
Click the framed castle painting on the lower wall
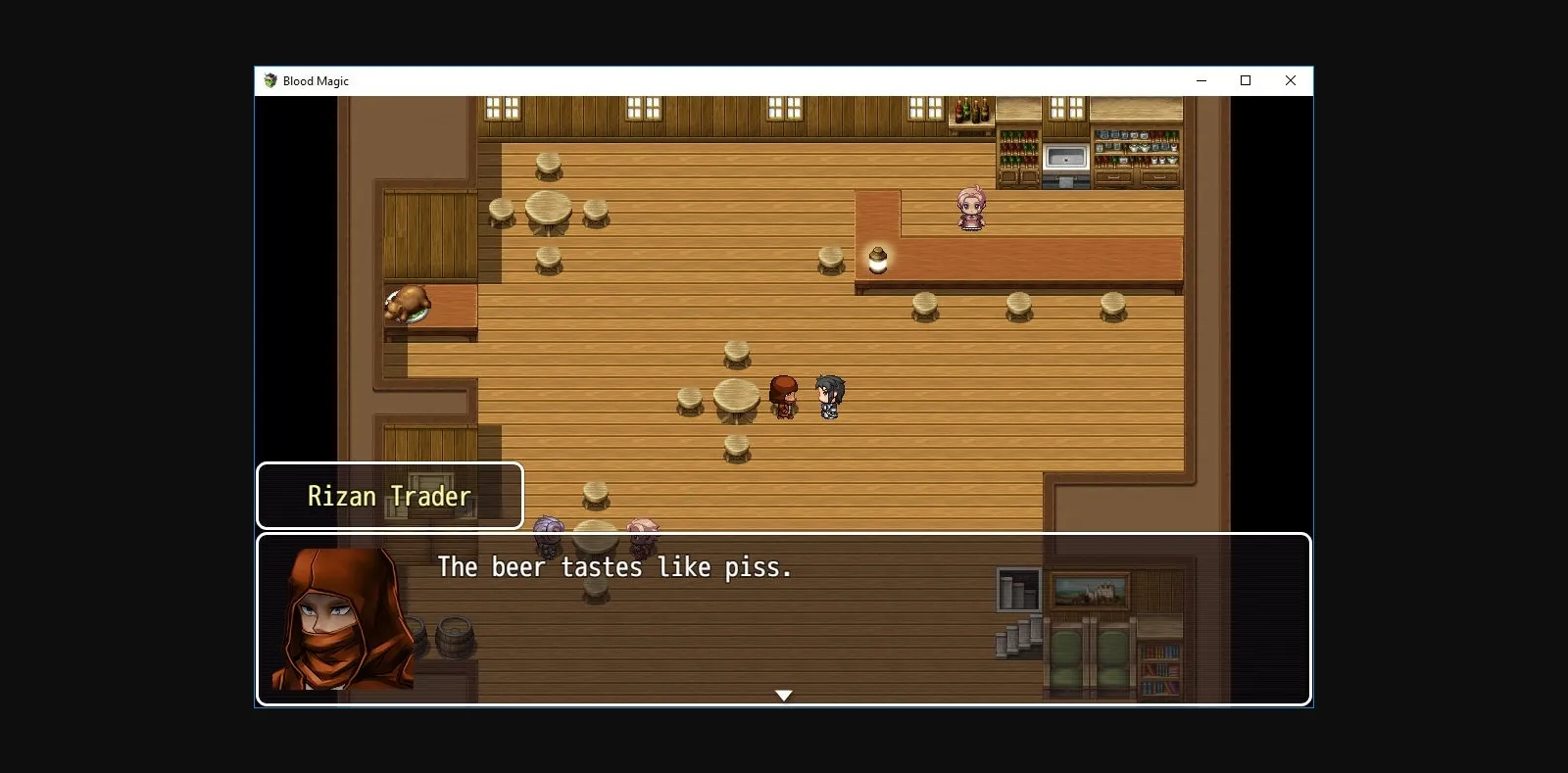click(1091, 588)
